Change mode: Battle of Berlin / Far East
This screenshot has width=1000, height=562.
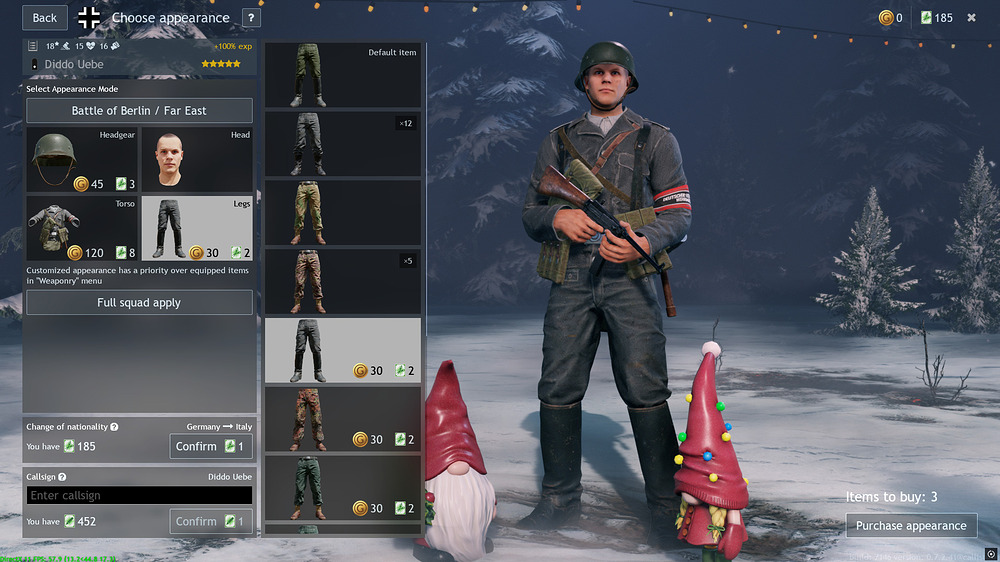click(x=139, y=111)
